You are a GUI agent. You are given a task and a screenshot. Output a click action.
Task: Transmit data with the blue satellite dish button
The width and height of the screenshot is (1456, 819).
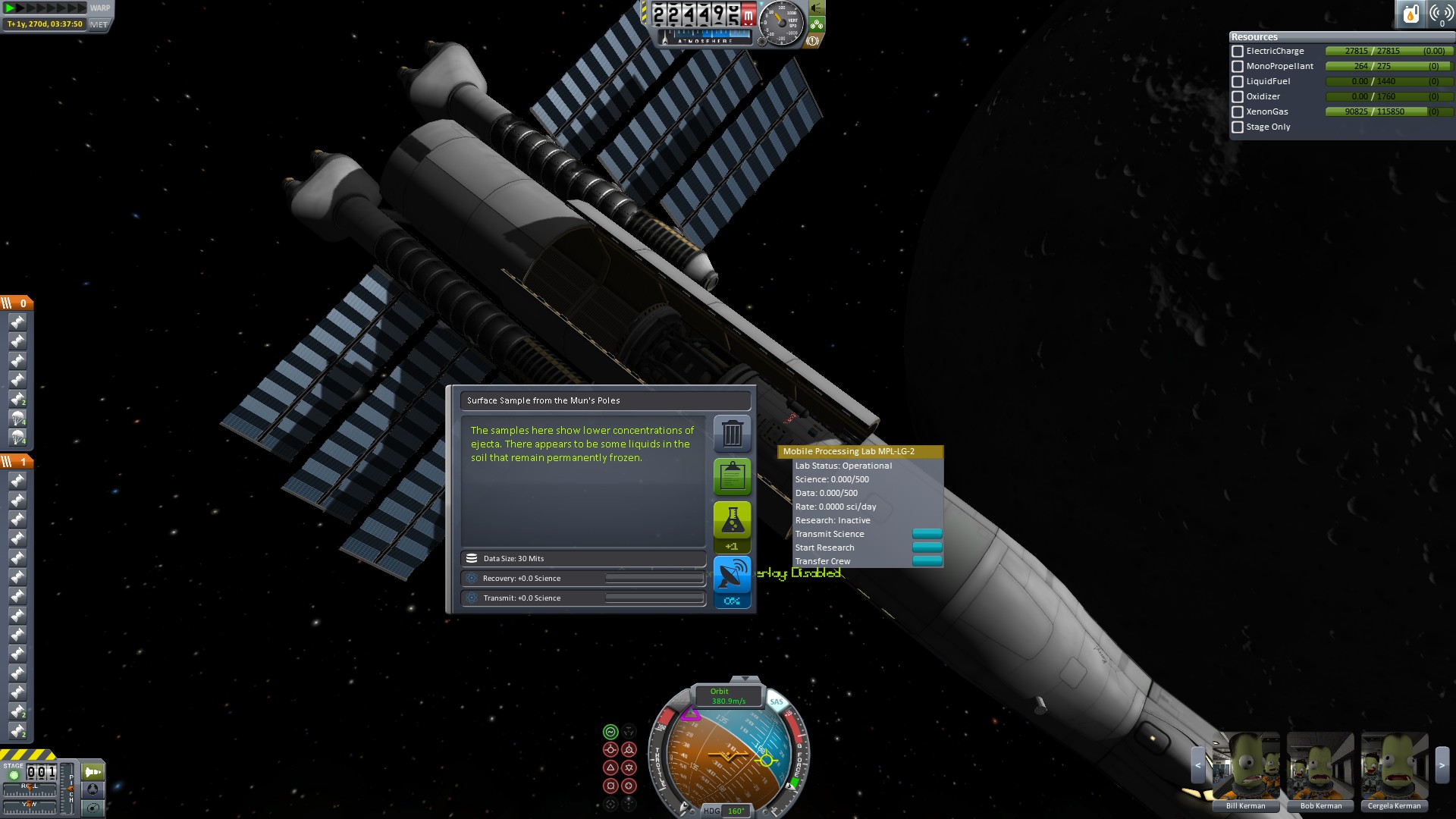pyautogui.click(x=732, y=575)
